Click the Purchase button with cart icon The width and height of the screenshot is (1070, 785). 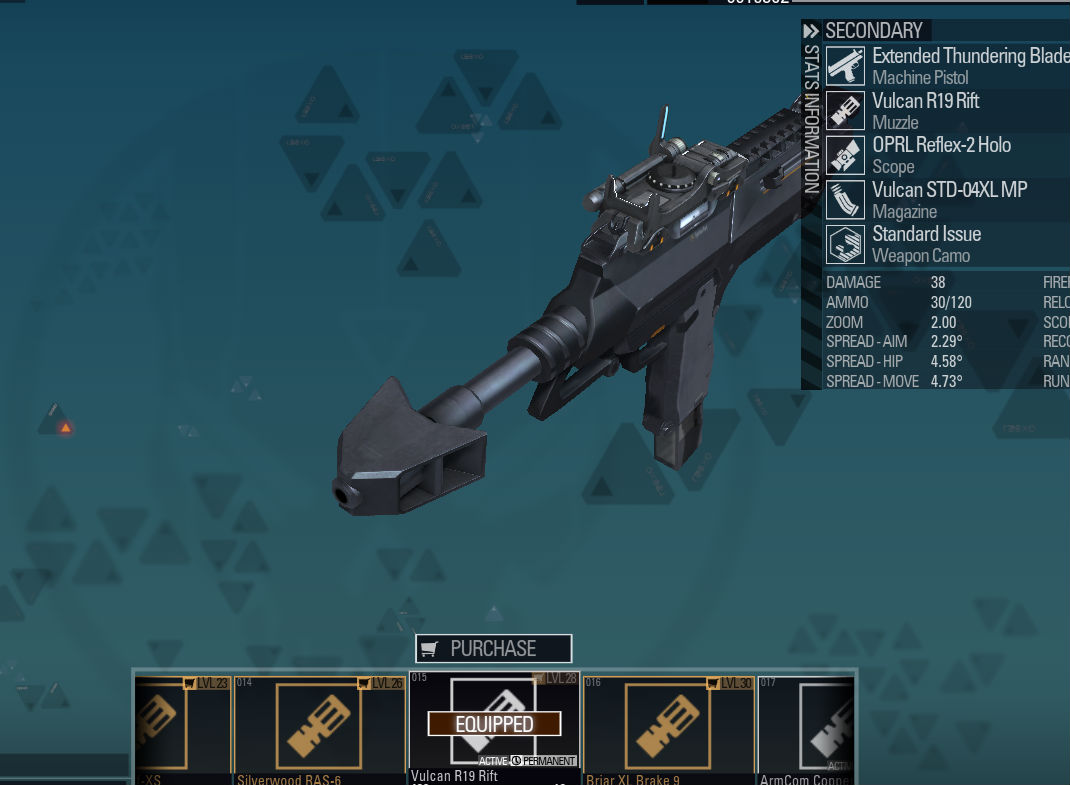pyautogui.click(x=494, y=648)
